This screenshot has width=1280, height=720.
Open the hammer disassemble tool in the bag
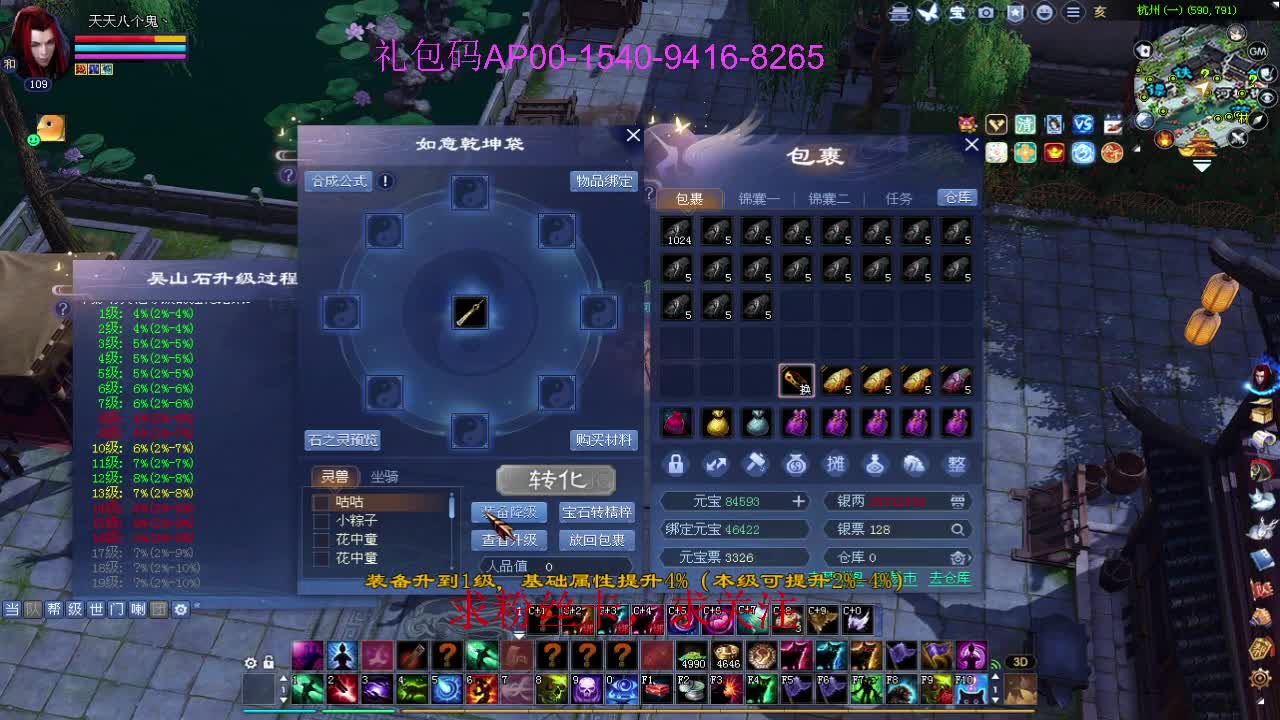756,464
